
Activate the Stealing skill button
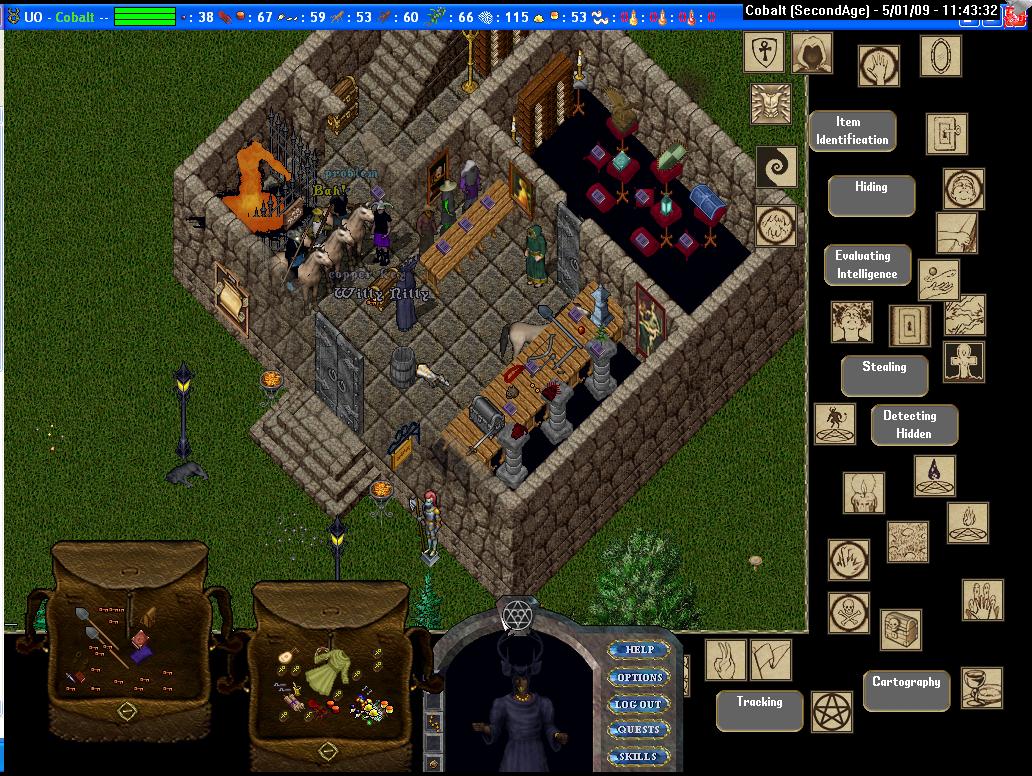(x=884, y=375)
